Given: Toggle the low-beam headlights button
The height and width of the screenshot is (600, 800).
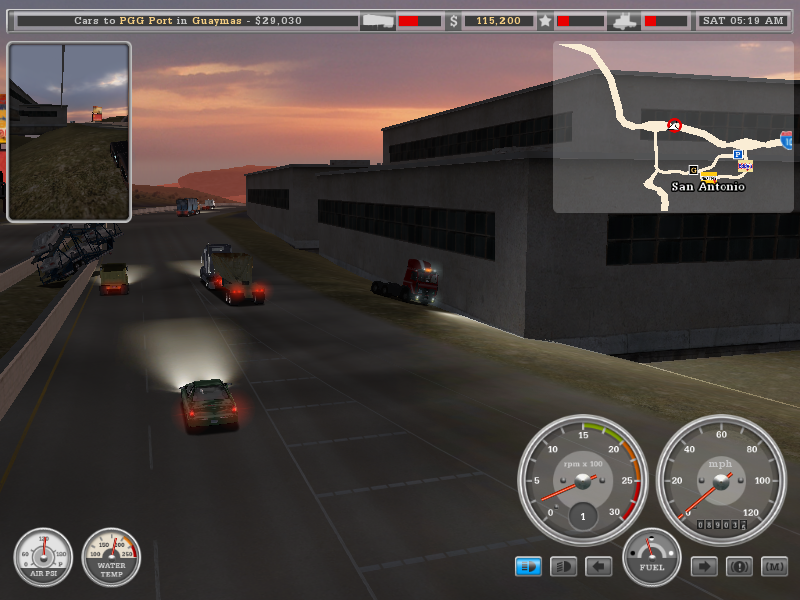Looking at the screenshot, I should tap(528, 567).
